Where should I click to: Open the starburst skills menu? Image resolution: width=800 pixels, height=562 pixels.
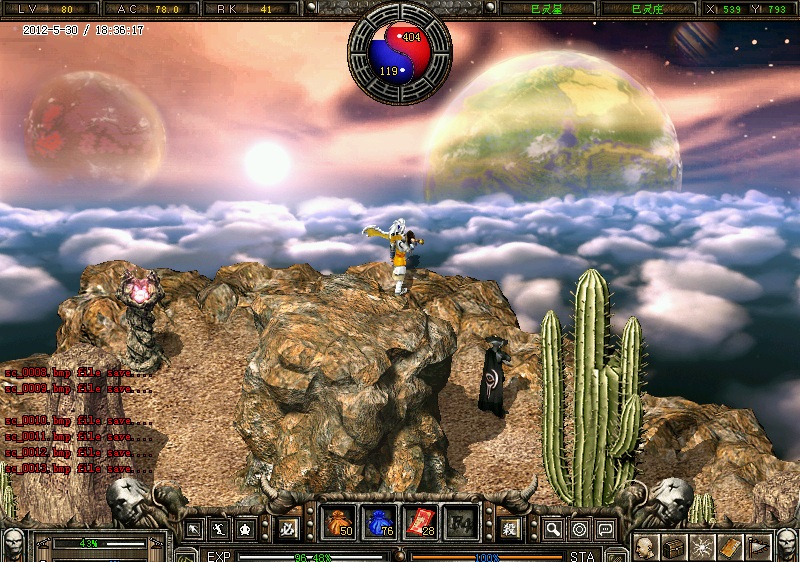click(x=702, y=547)
